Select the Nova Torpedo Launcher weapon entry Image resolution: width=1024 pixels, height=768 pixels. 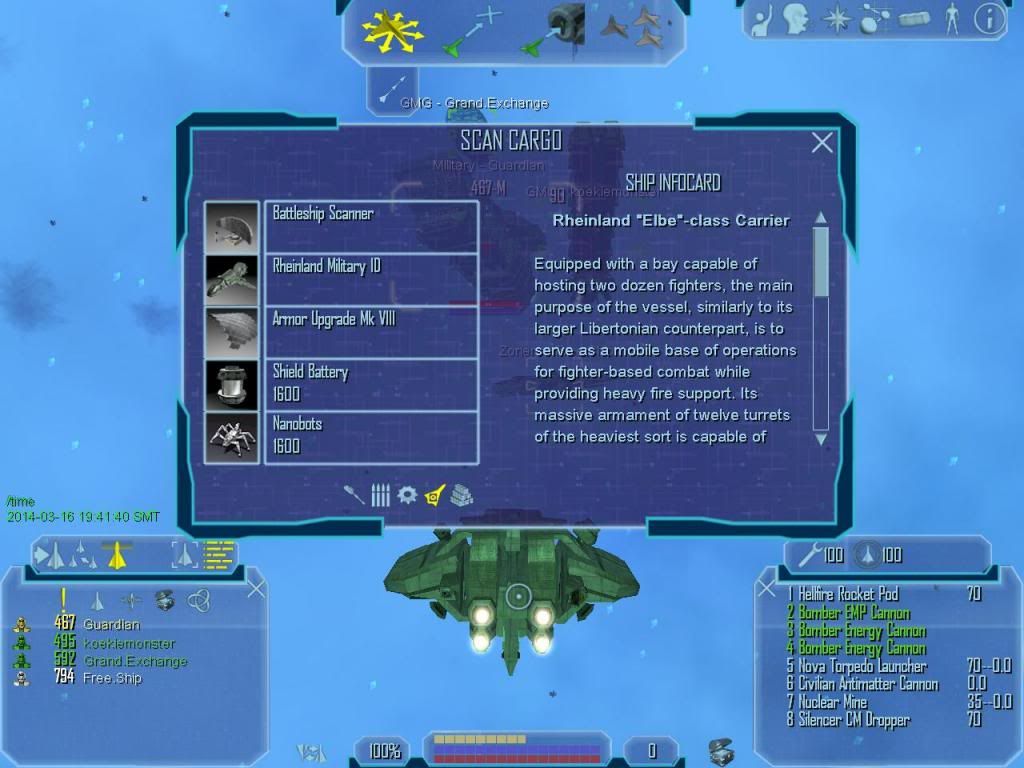tap(864, 666)
